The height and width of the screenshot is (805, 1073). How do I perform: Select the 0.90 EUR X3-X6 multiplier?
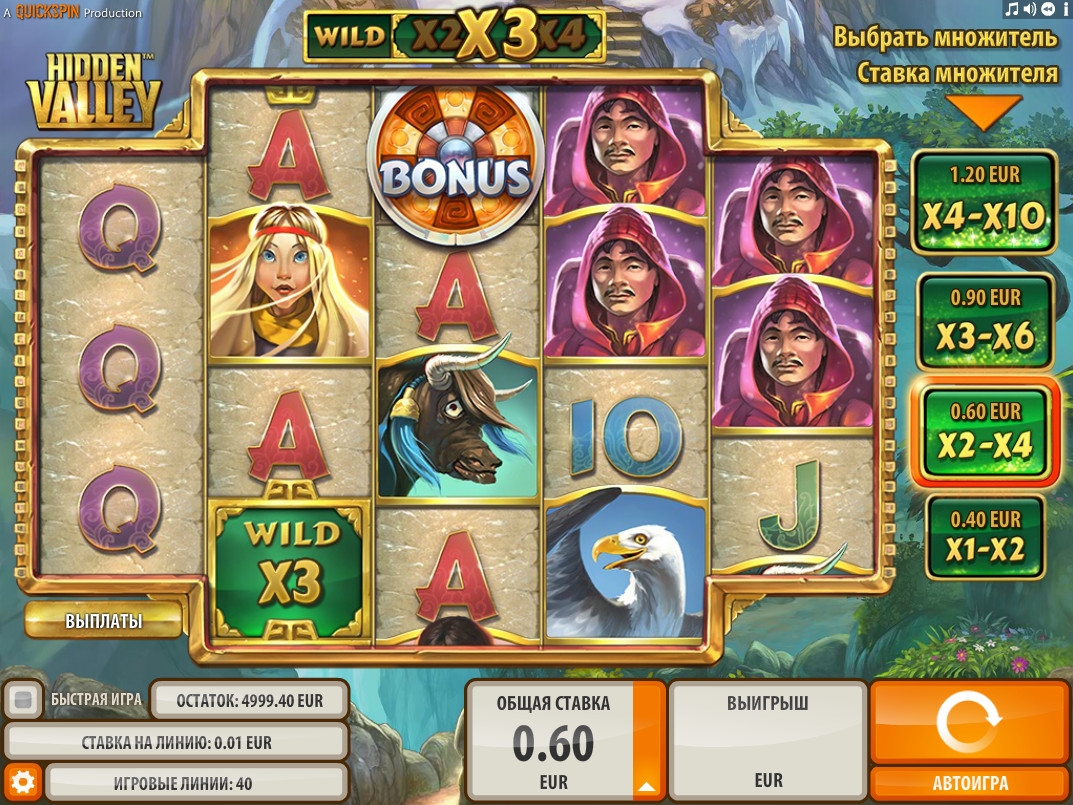[x=984, y=323]
